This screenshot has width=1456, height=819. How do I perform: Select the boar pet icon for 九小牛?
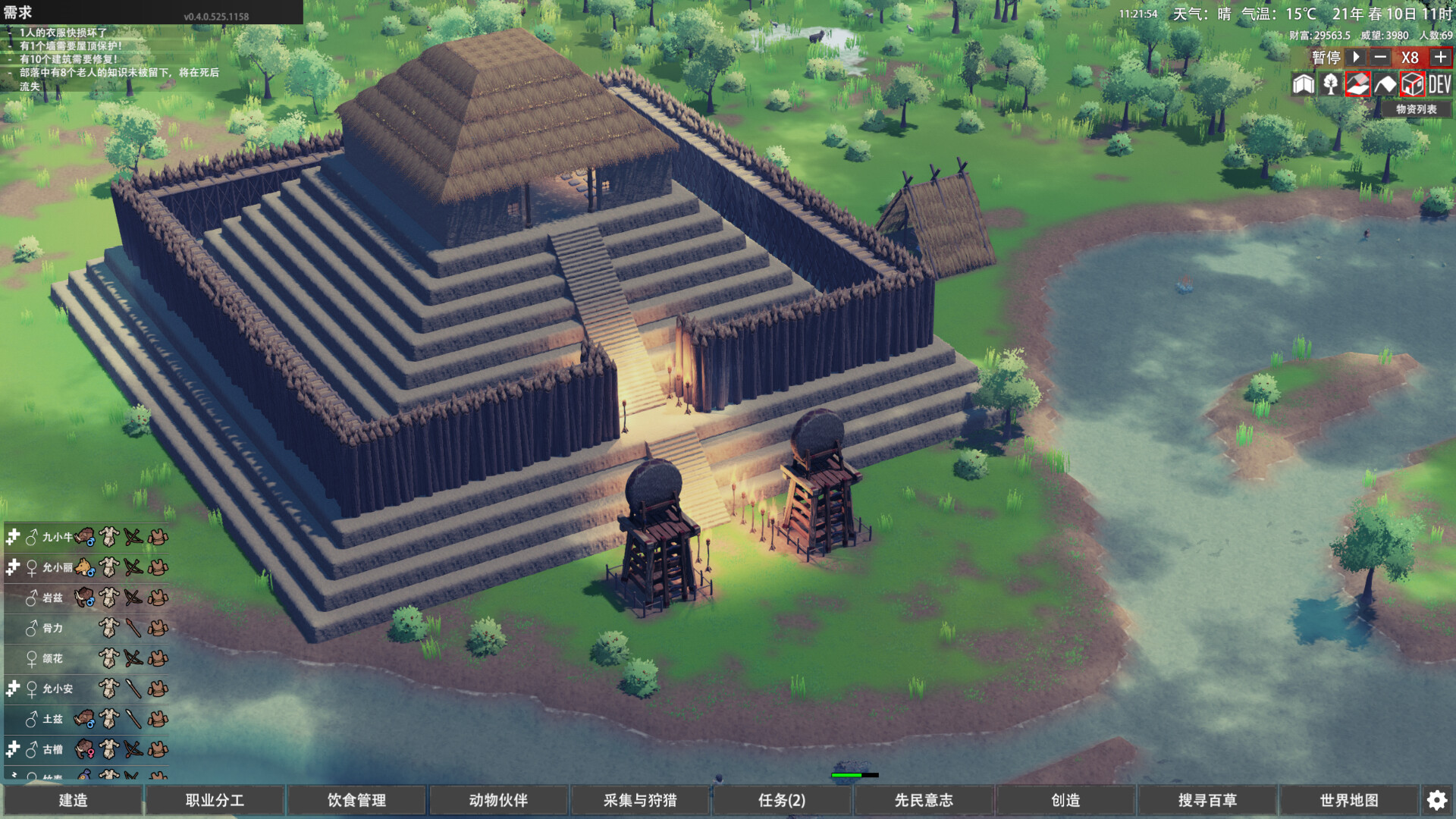pos(85,538)
